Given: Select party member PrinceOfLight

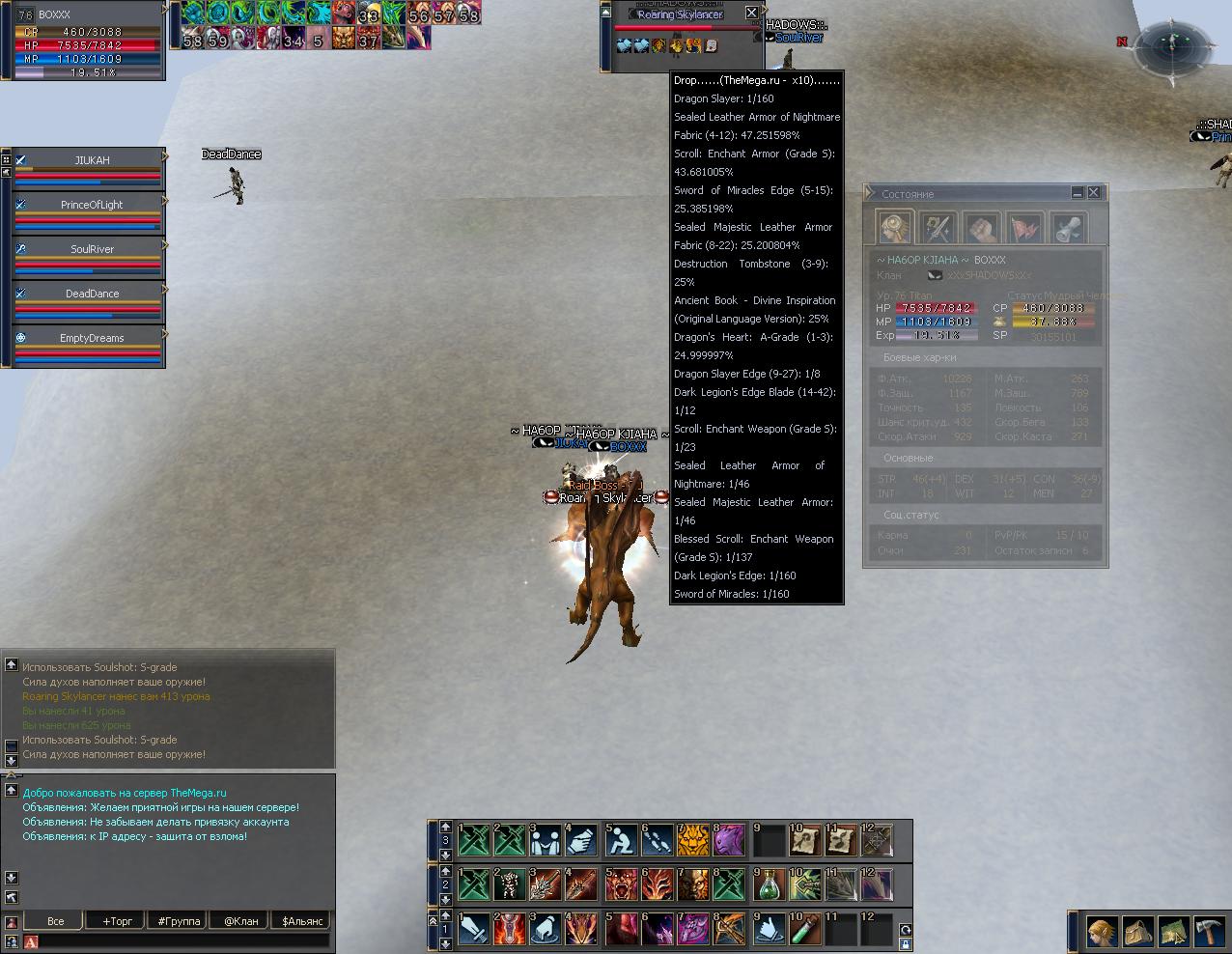Looking at the screenshot, I should pos(92,205).
